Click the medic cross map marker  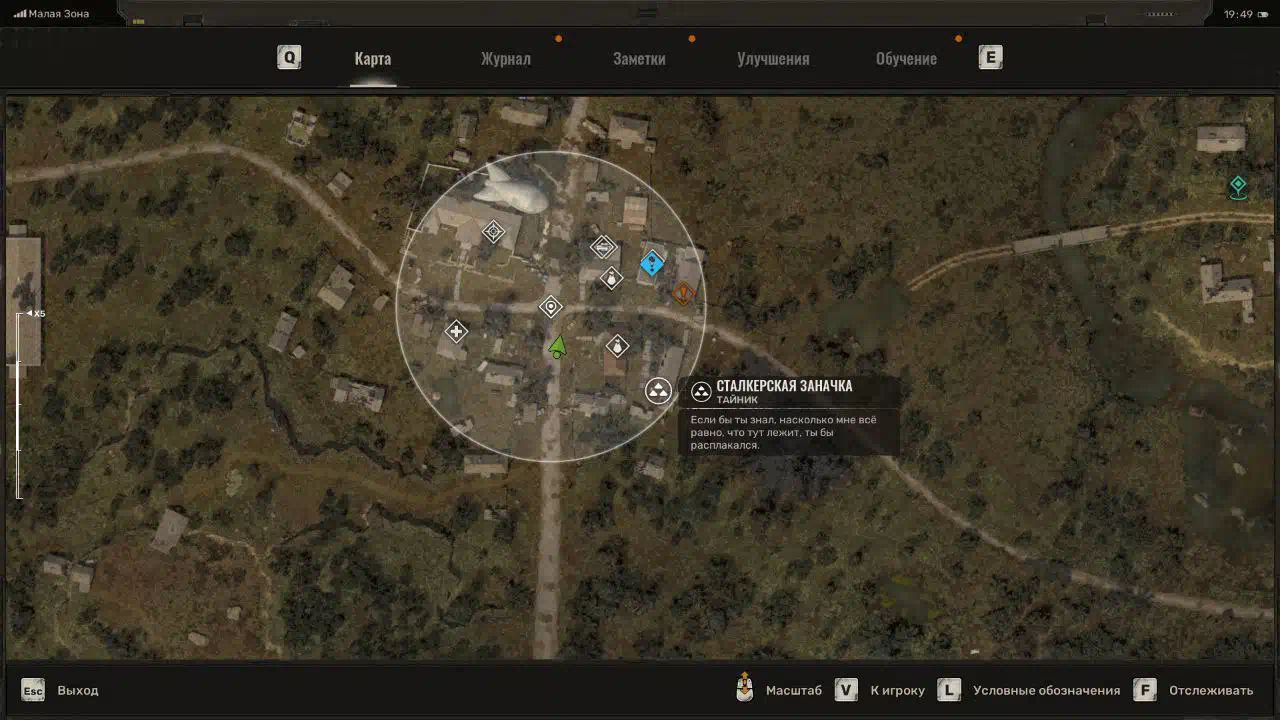(456, 331)
